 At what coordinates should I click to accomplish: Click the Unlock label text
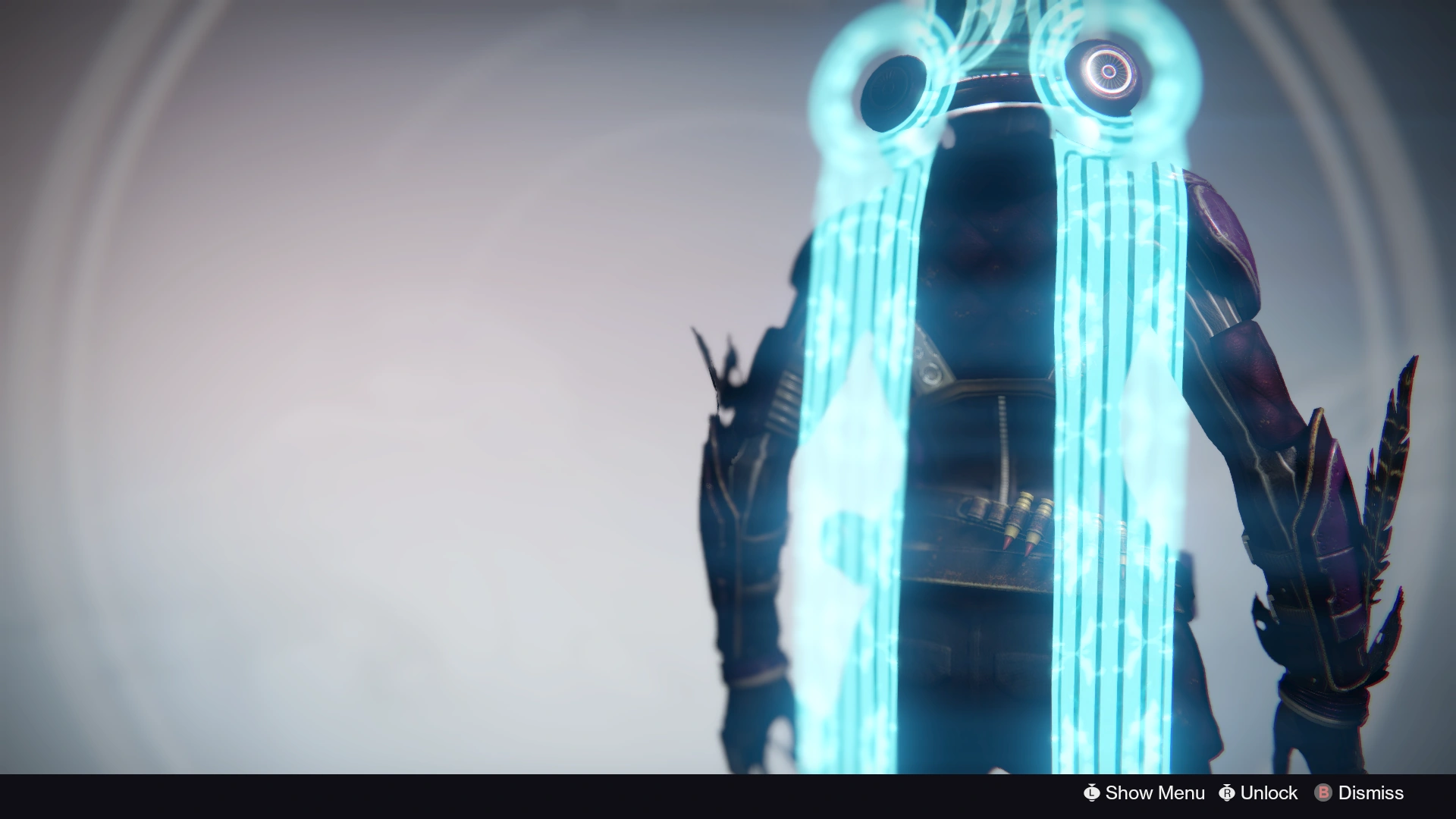pos(1268,792)
